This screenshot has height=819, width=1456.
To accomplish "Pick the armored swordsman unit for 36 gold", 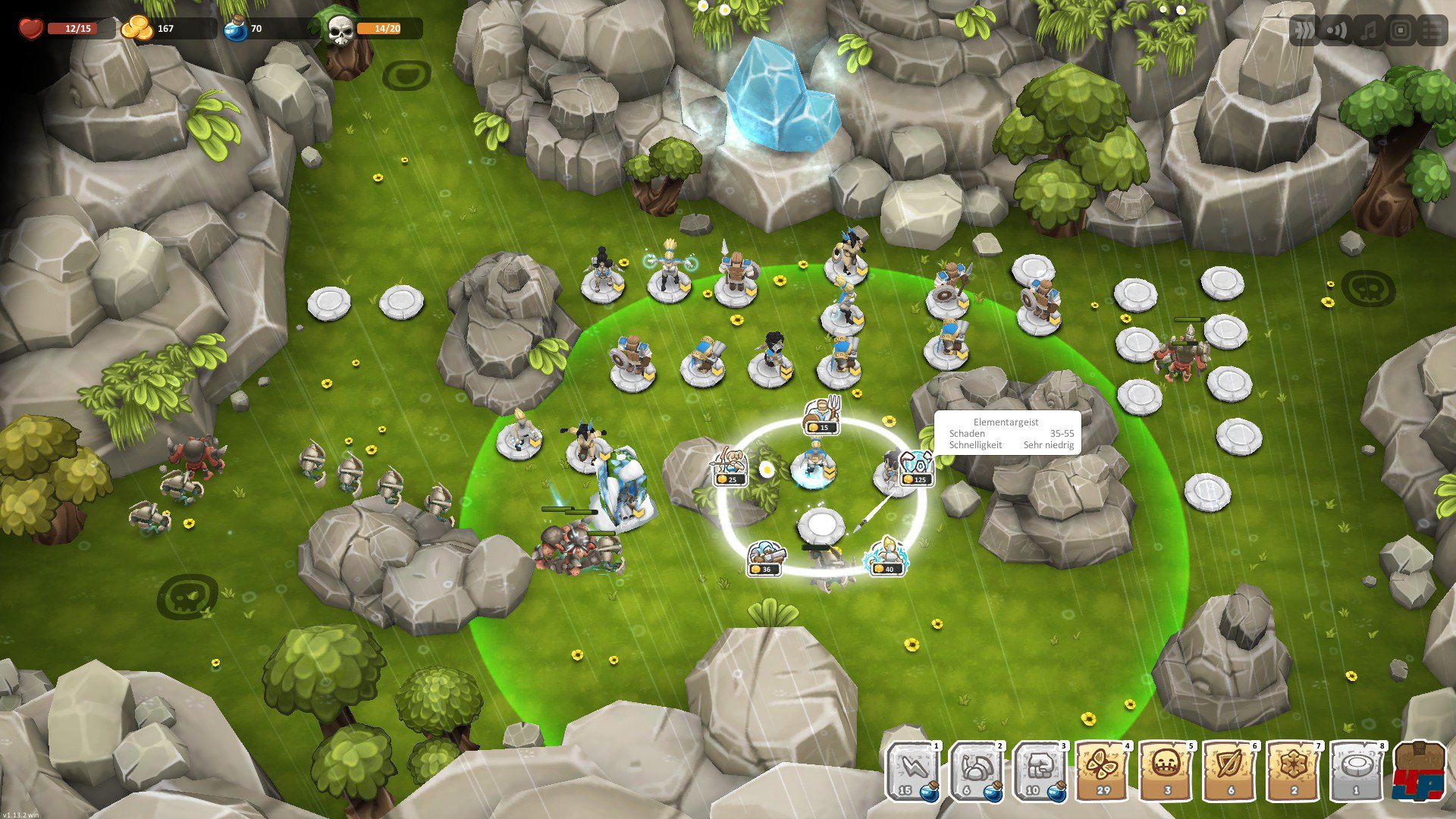I will (764, 557).
